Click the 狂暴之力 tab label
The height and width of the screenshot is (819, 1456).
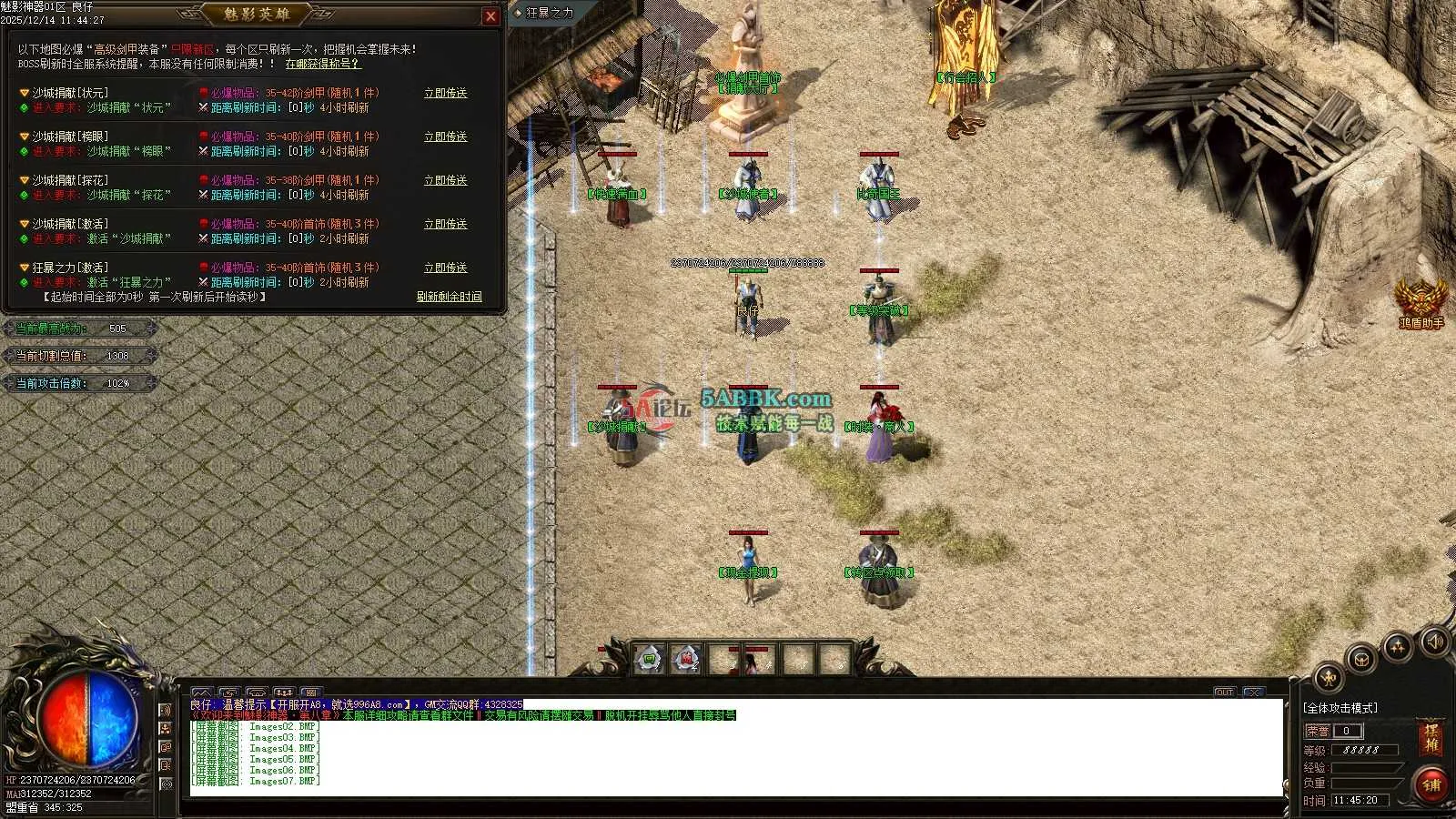tap(549, 13)
